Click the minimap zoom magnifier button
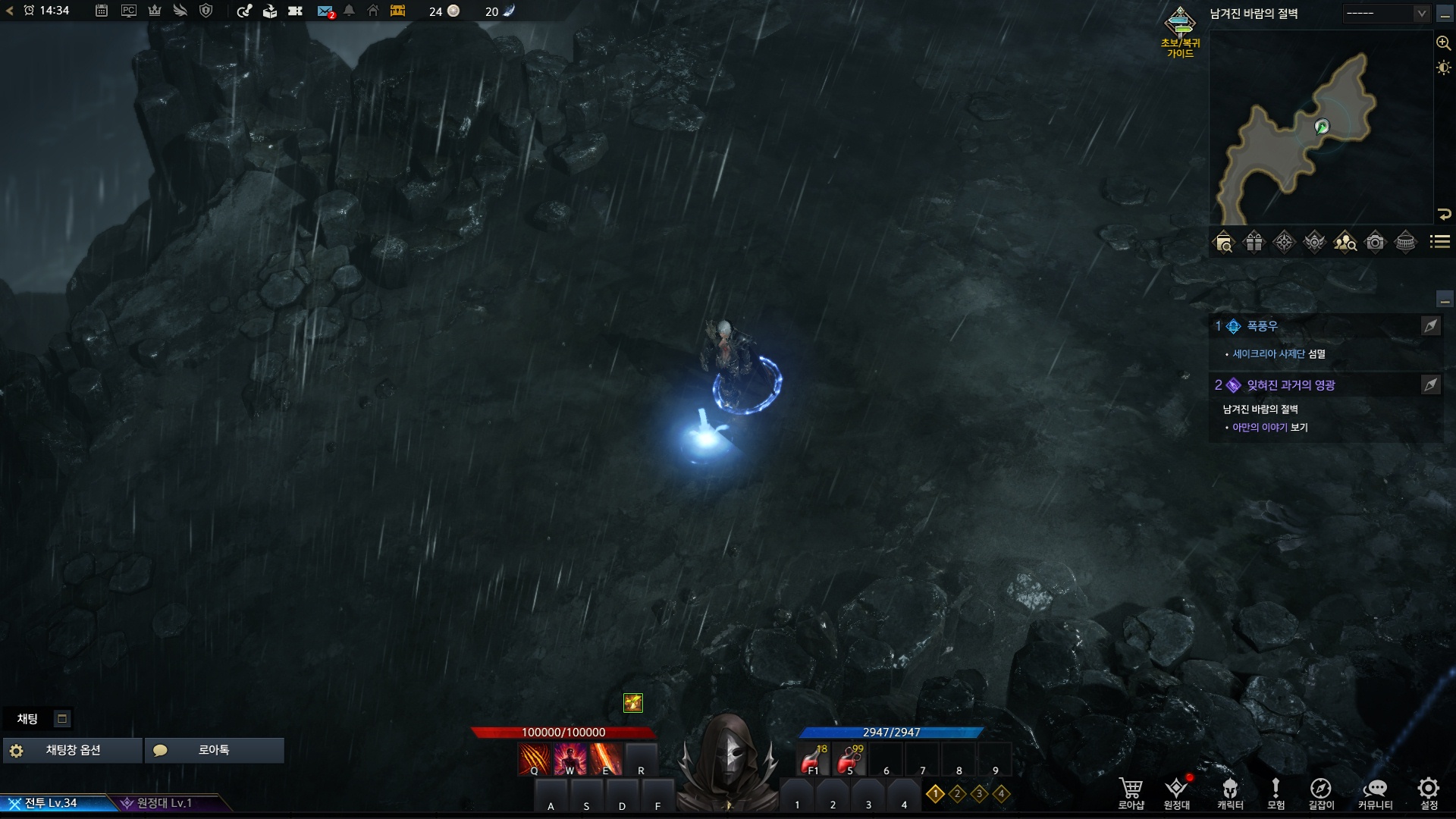The width and height of the screenshot is (1456, 819). (x=1443, y=43)
